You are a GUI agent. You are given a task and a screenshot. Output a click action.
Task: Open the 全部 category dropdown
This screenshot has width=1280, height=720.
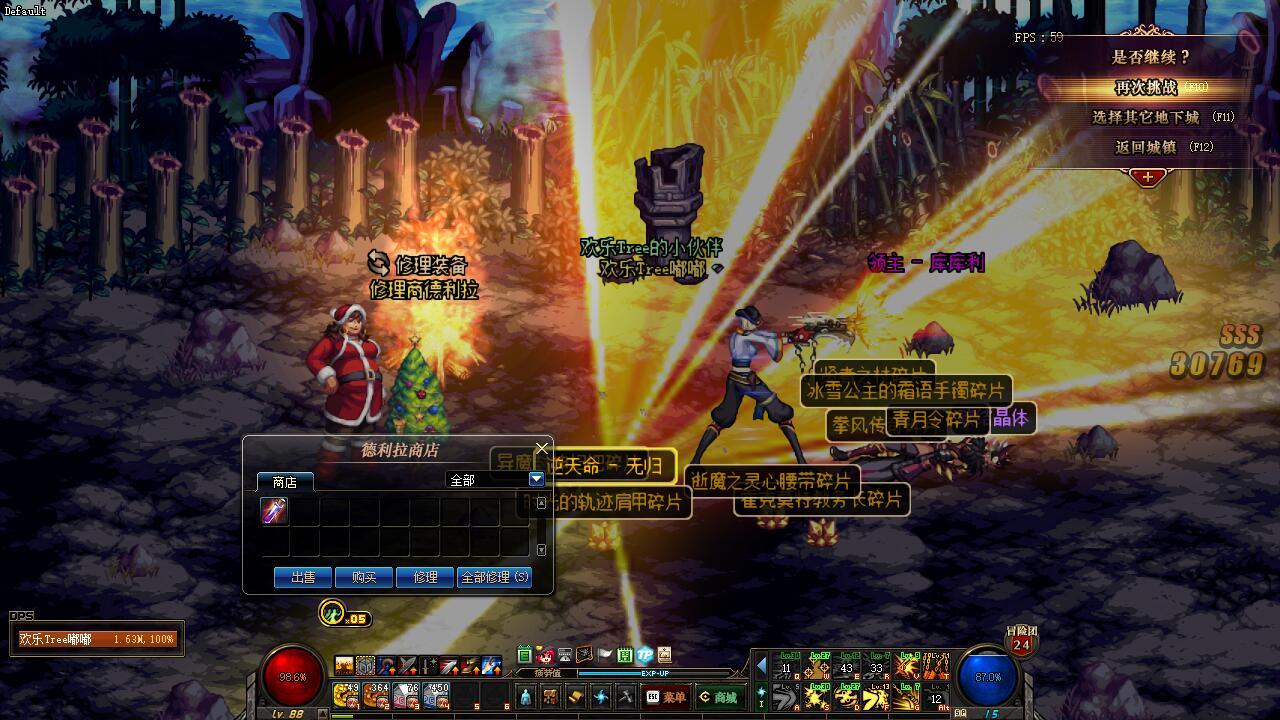tap(536, 480)
